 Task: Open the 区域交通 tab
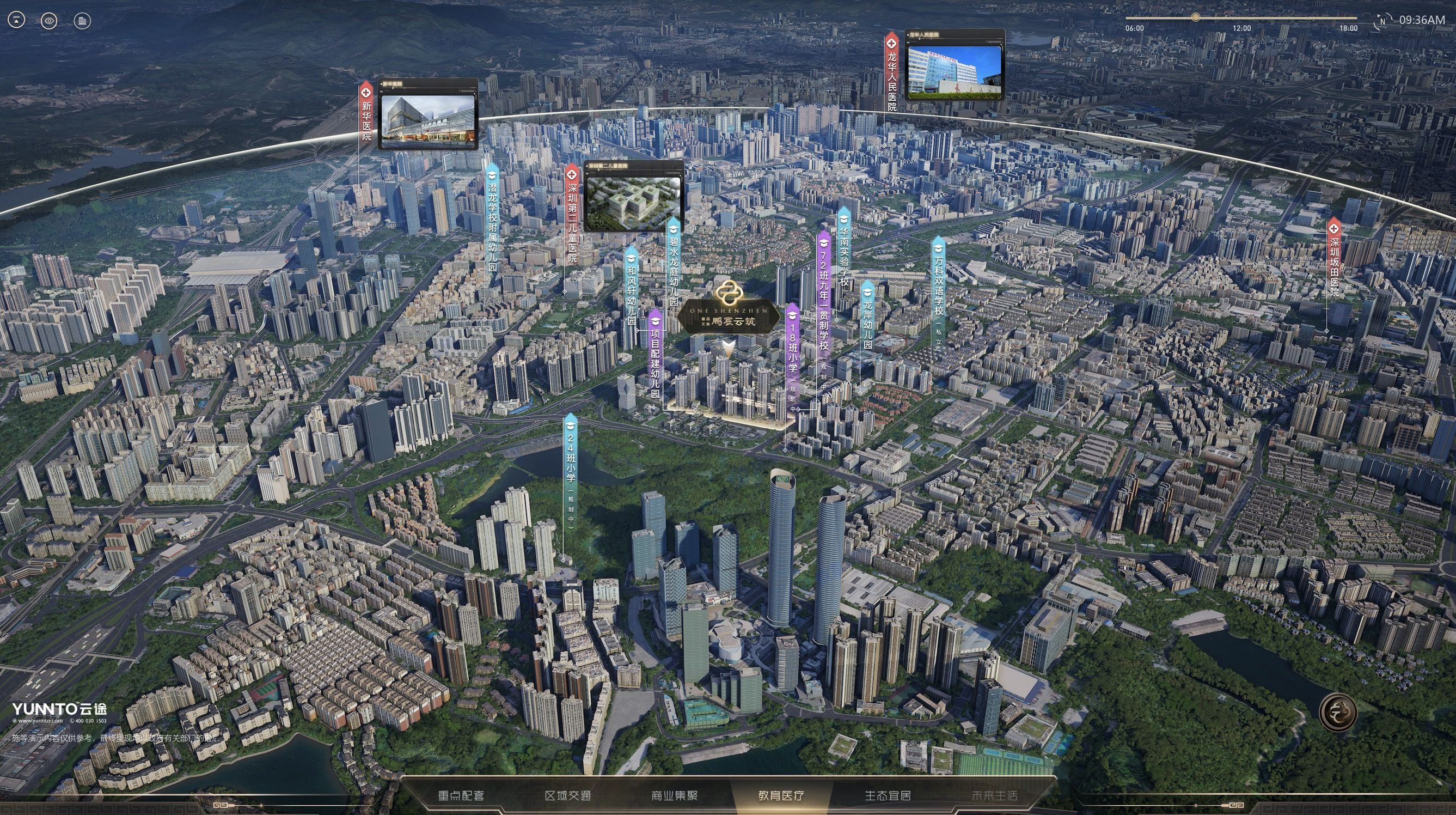coord(567,796)
